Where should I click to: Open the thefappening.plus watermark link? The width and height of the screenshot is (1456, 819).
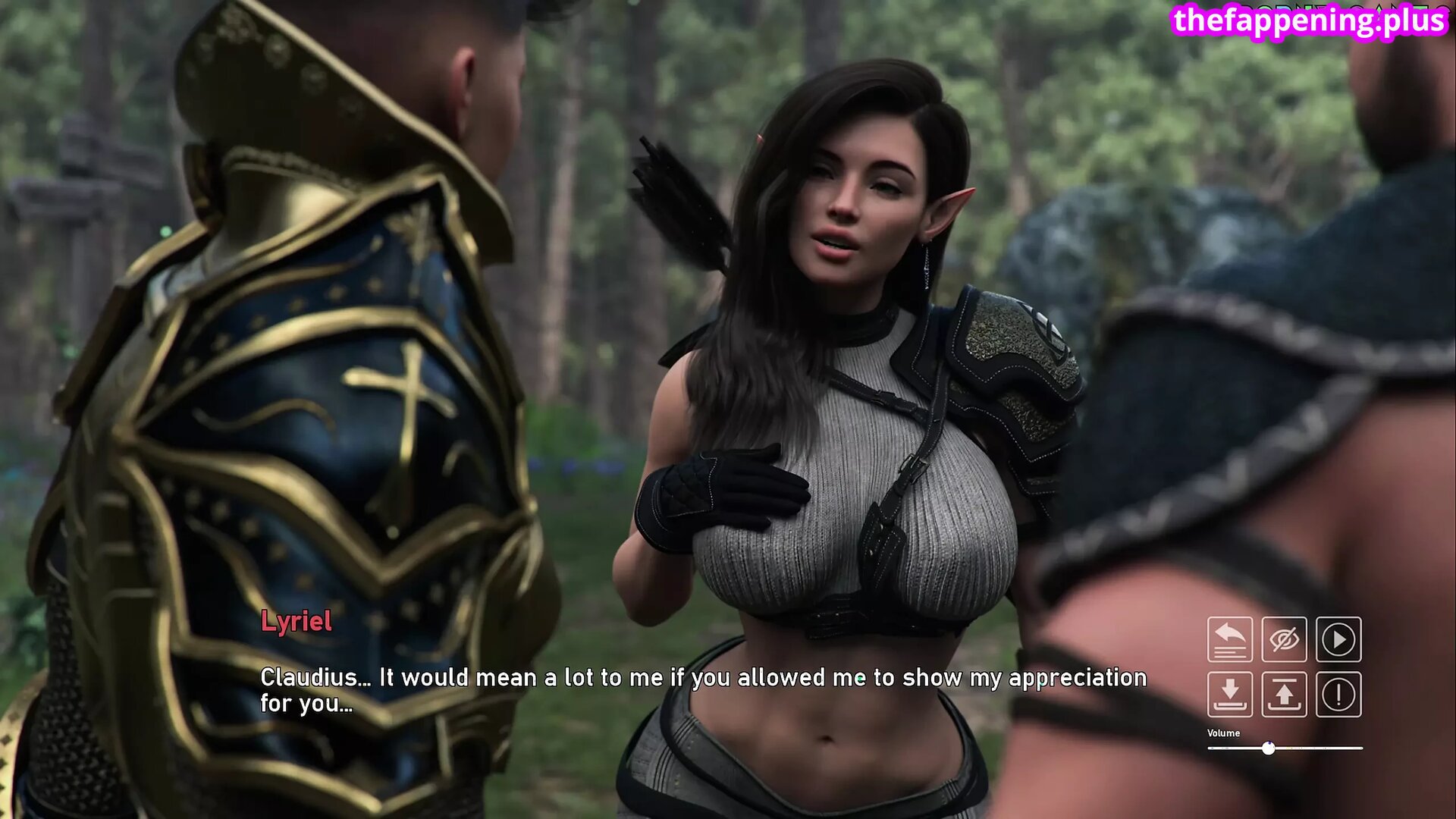1309,20
